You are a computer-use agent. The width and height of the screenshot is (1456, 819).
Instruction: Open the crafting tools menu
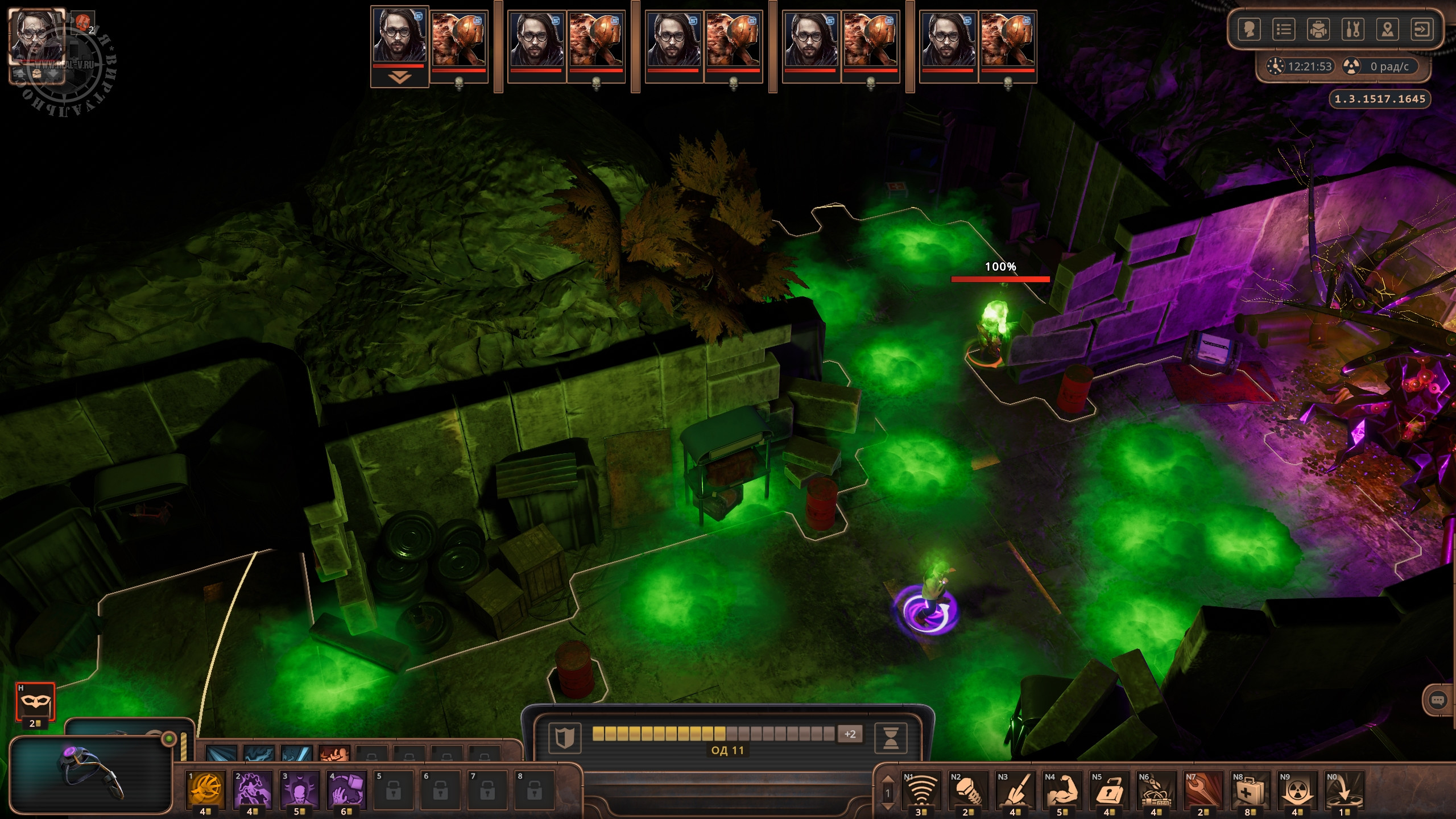coord(1353,29)
